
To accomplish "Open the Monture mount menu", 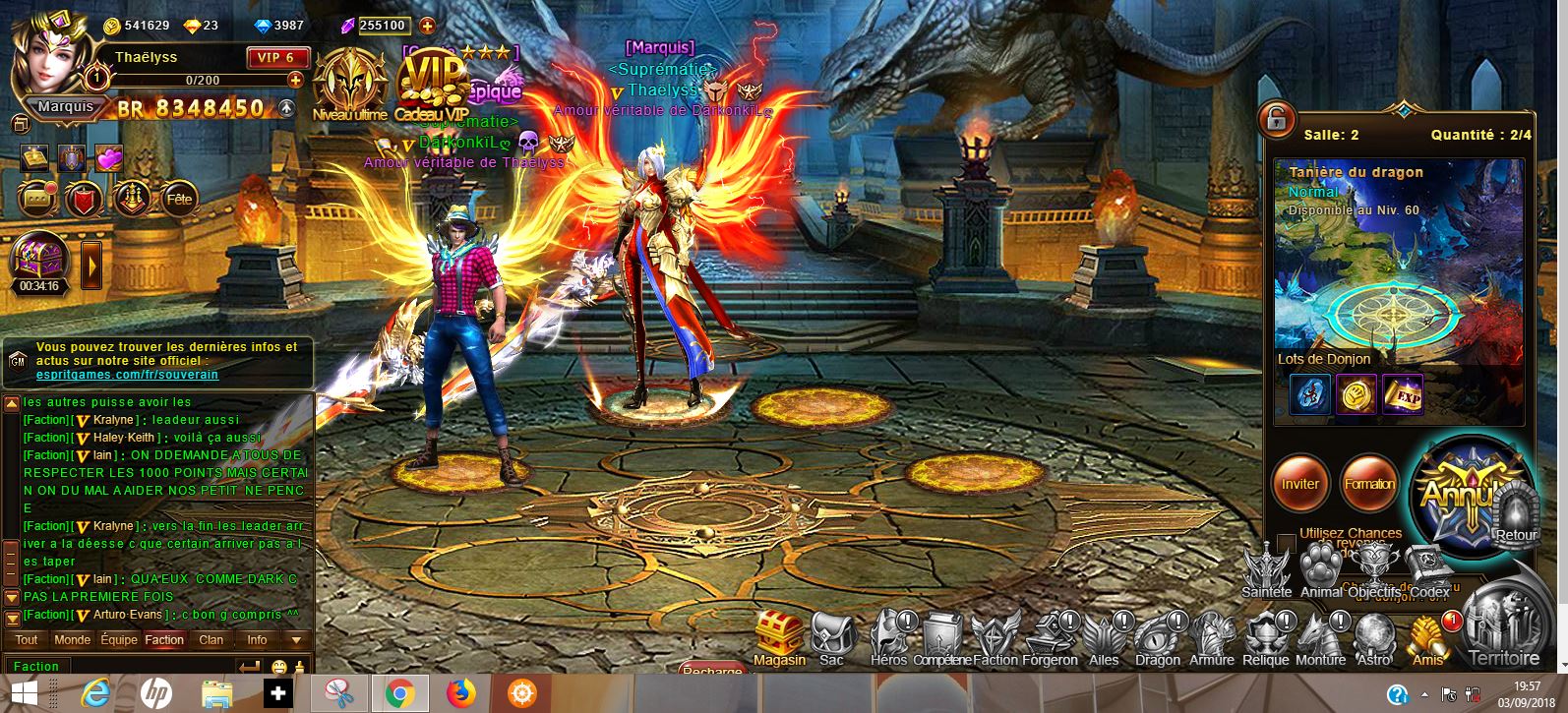I will pyautogui.click(x=1320, y=635).
